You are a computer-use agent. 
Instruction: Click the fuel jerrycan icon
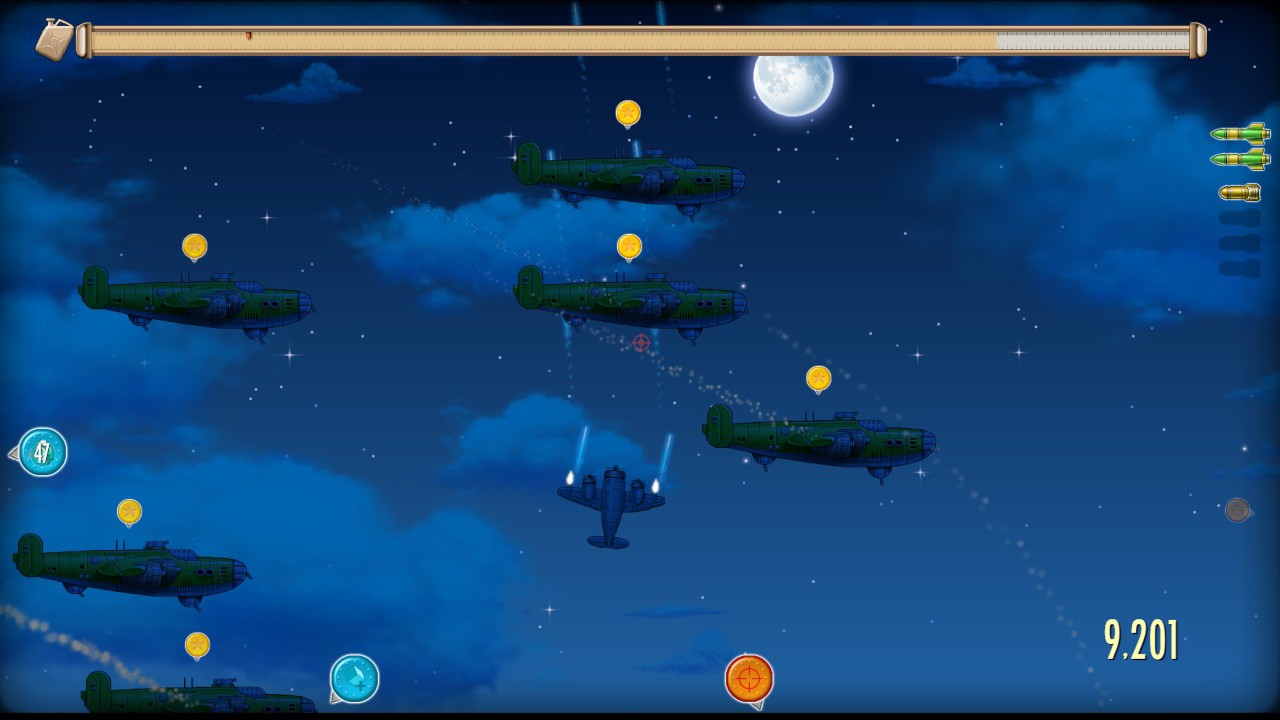(55, 40)
